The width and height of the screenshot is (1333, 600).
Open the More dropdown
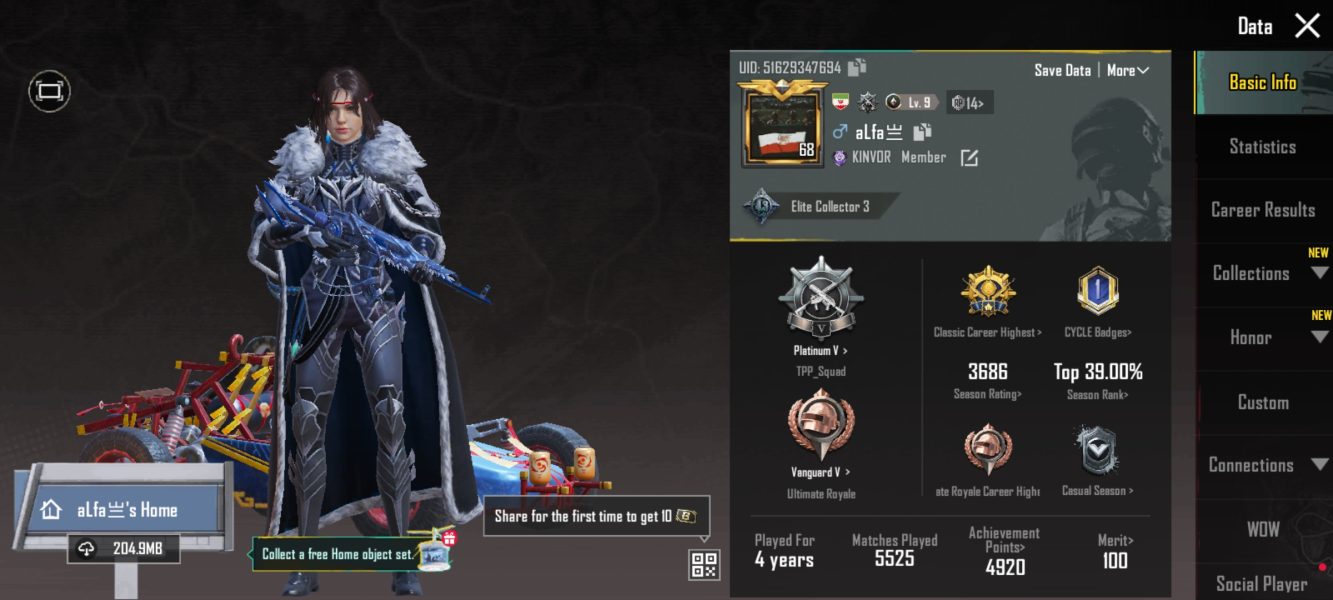pyautogui.click(x=1127, y=70)
